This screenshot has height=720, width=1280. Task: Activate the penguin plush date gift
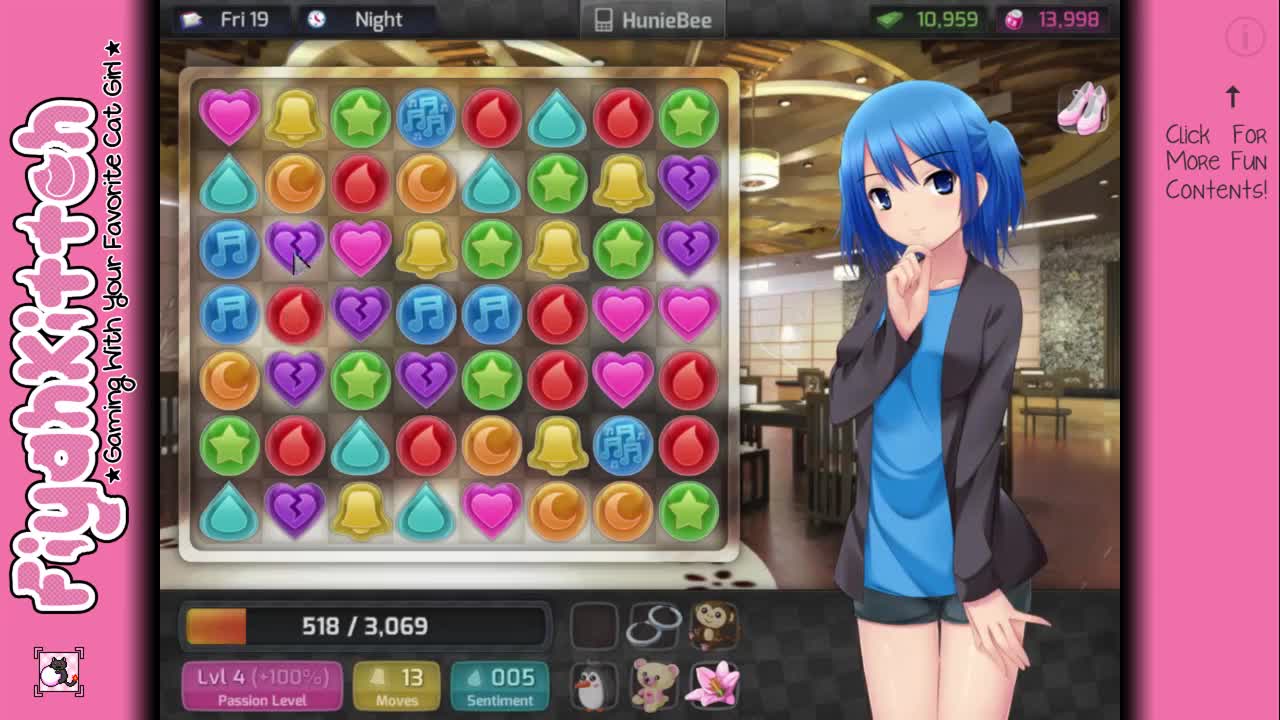(594, 686)
